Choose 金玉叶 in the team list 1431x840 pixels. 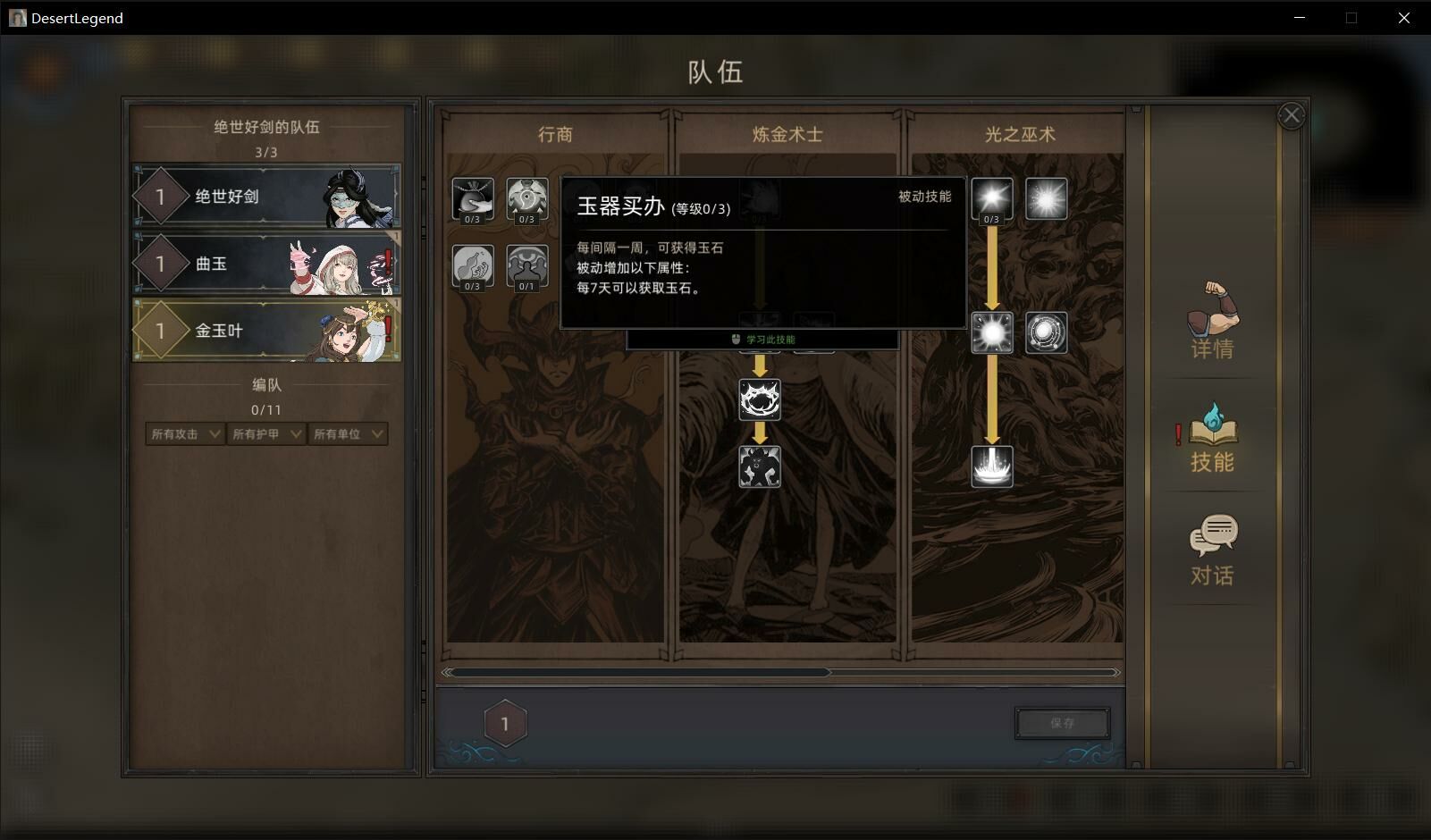click(x=266, y=331)
